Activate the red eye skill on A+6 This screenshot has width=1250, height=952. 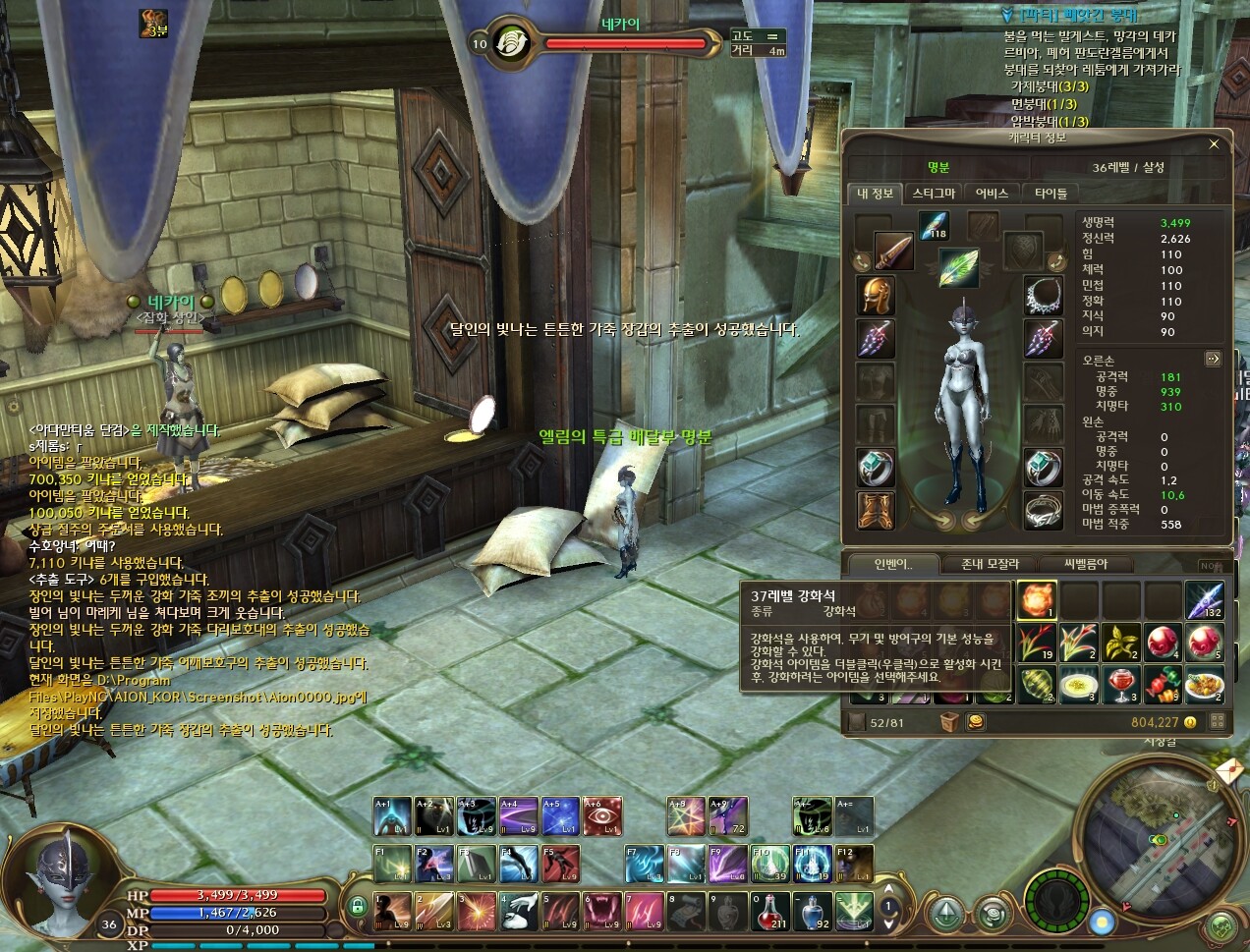pos(602,815)
